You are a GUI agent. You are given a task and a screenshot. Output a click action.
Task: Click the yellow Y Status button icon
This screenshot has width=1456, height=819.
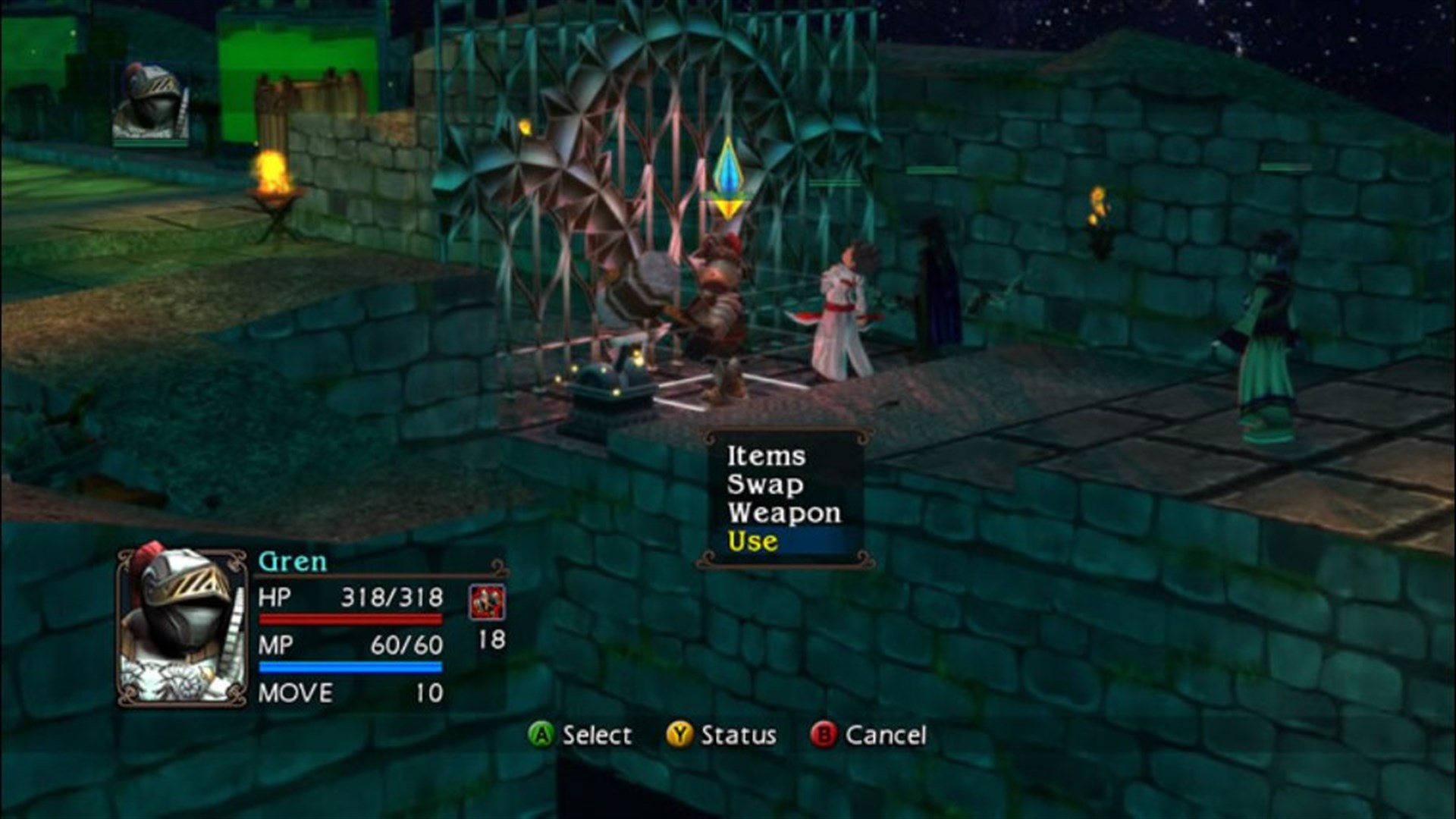click(681, 734)
